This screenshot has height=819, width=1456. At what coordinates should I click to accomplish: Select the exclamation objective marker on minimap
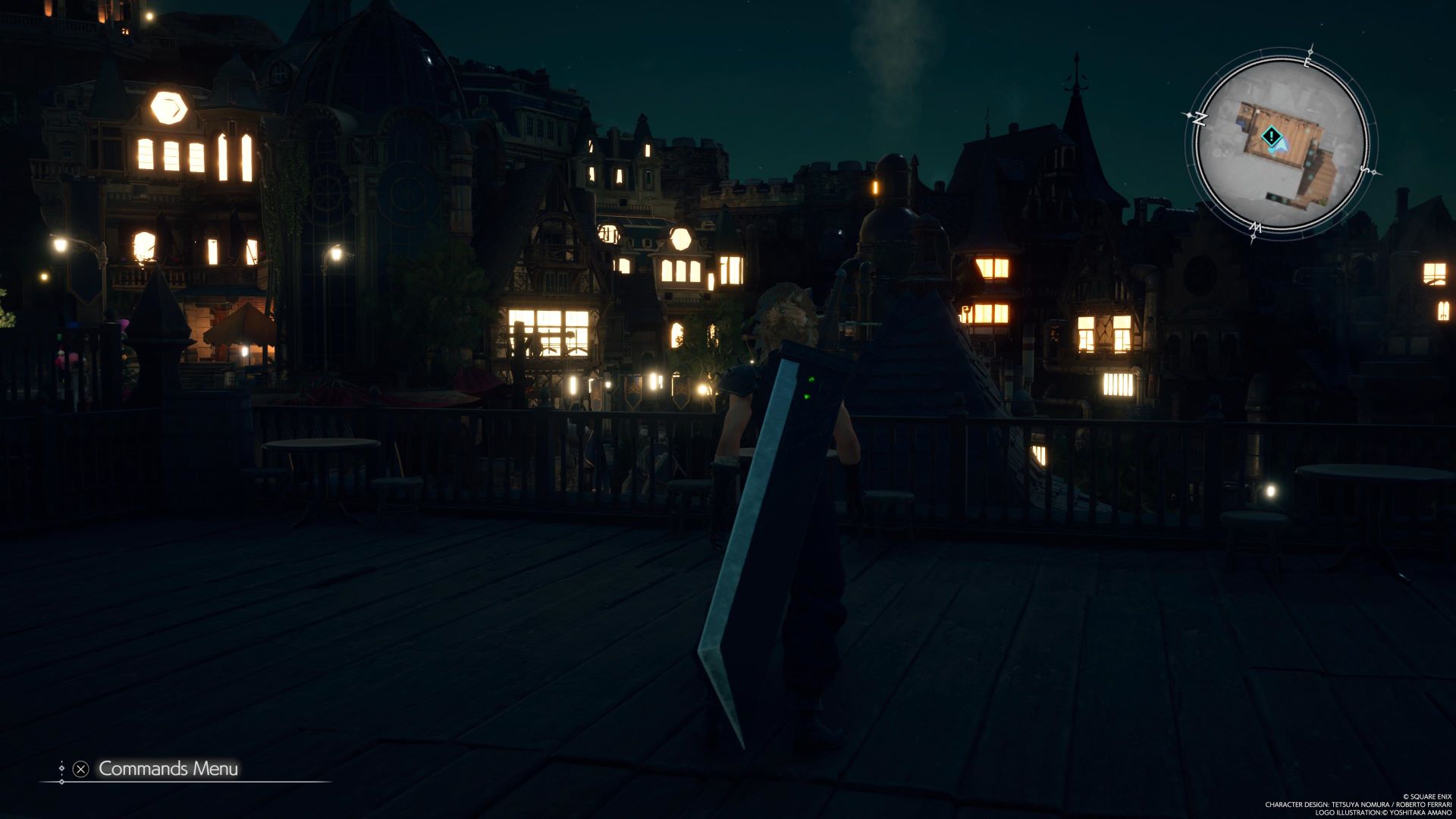coord(1271,136)
